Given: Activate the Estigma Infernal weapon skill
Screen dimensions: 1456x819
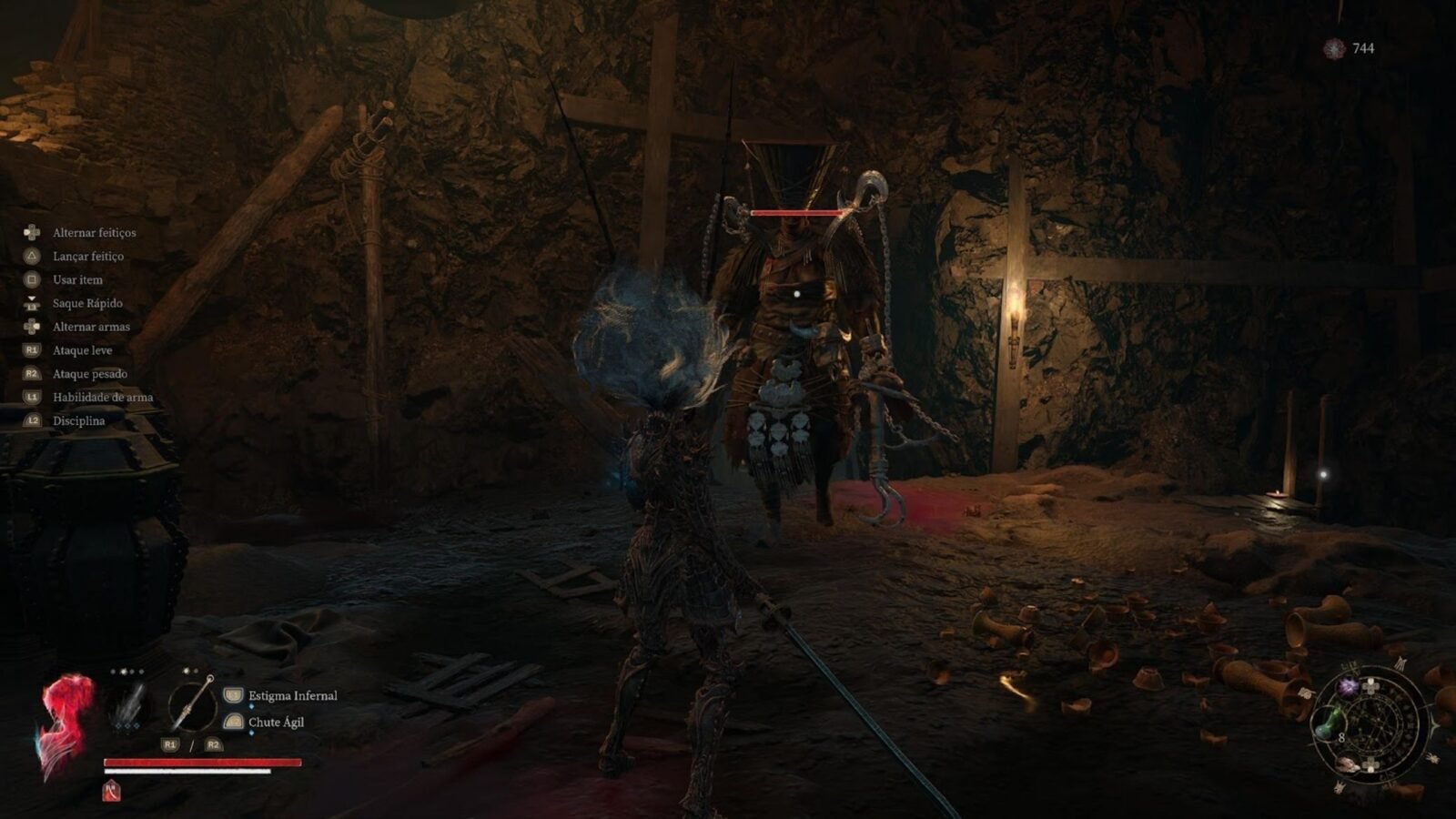Looking at the screenshot, I should pyautogui.click(x=292, y=696).
